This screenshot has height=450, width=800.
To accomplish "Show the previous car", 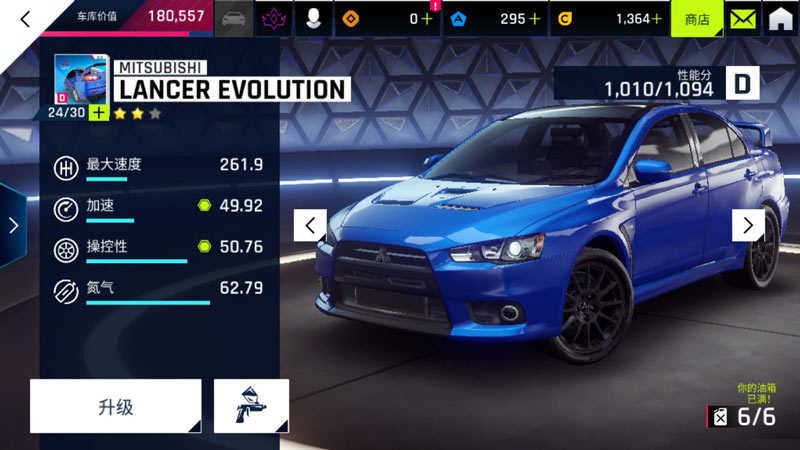I will [310, 225].
